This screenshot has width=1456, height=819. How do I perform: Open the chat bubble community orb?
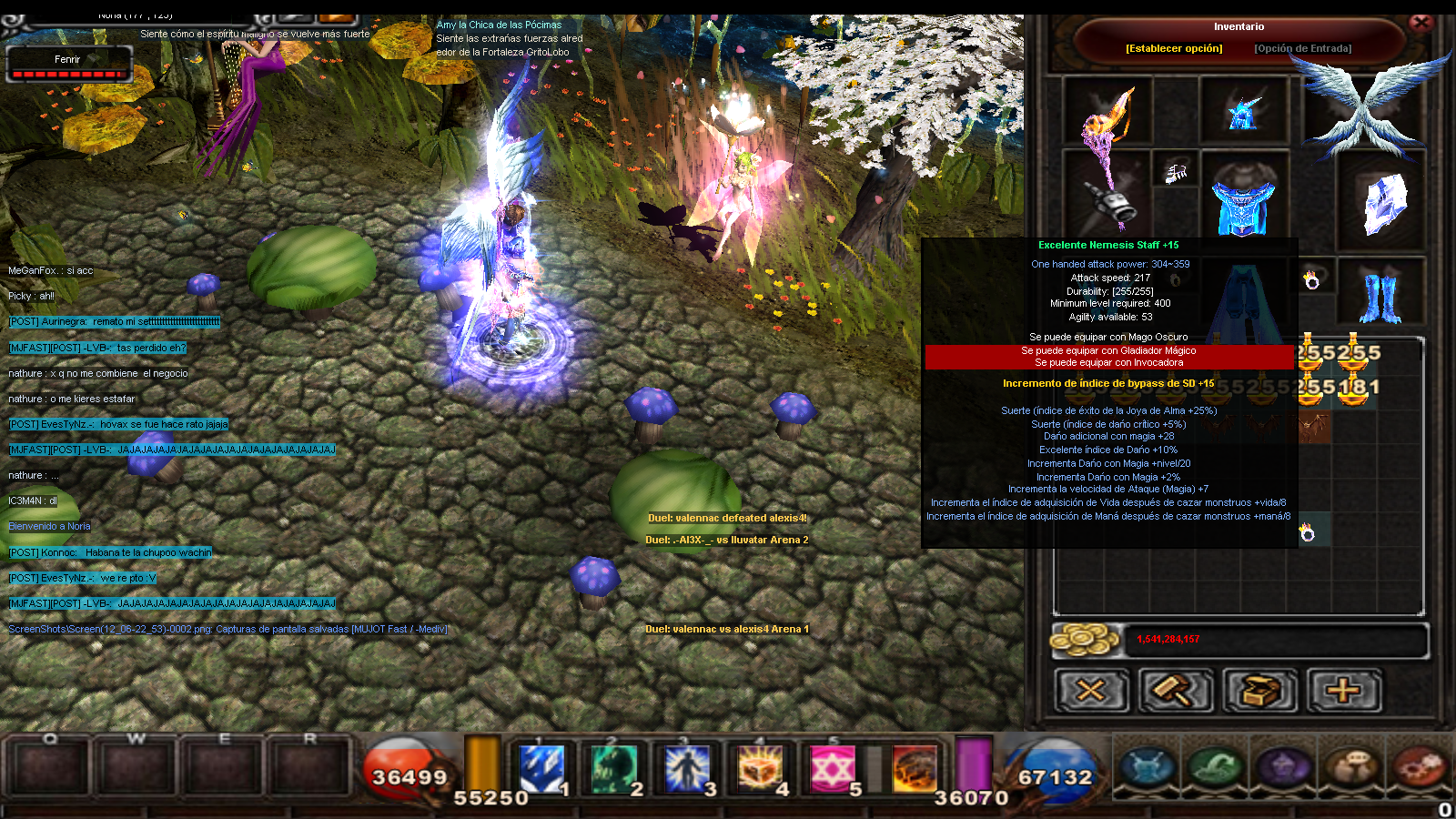point(1351,766)
